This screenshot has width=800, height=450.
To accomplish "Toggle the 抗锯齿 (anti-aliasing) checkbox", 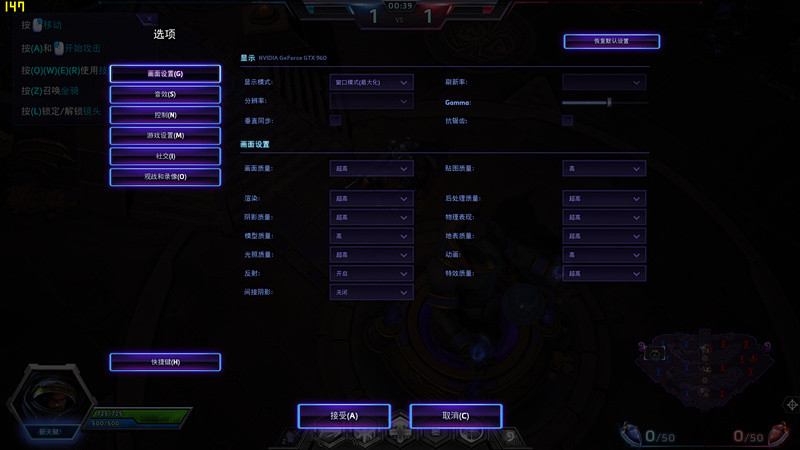I will click(567, 120).
